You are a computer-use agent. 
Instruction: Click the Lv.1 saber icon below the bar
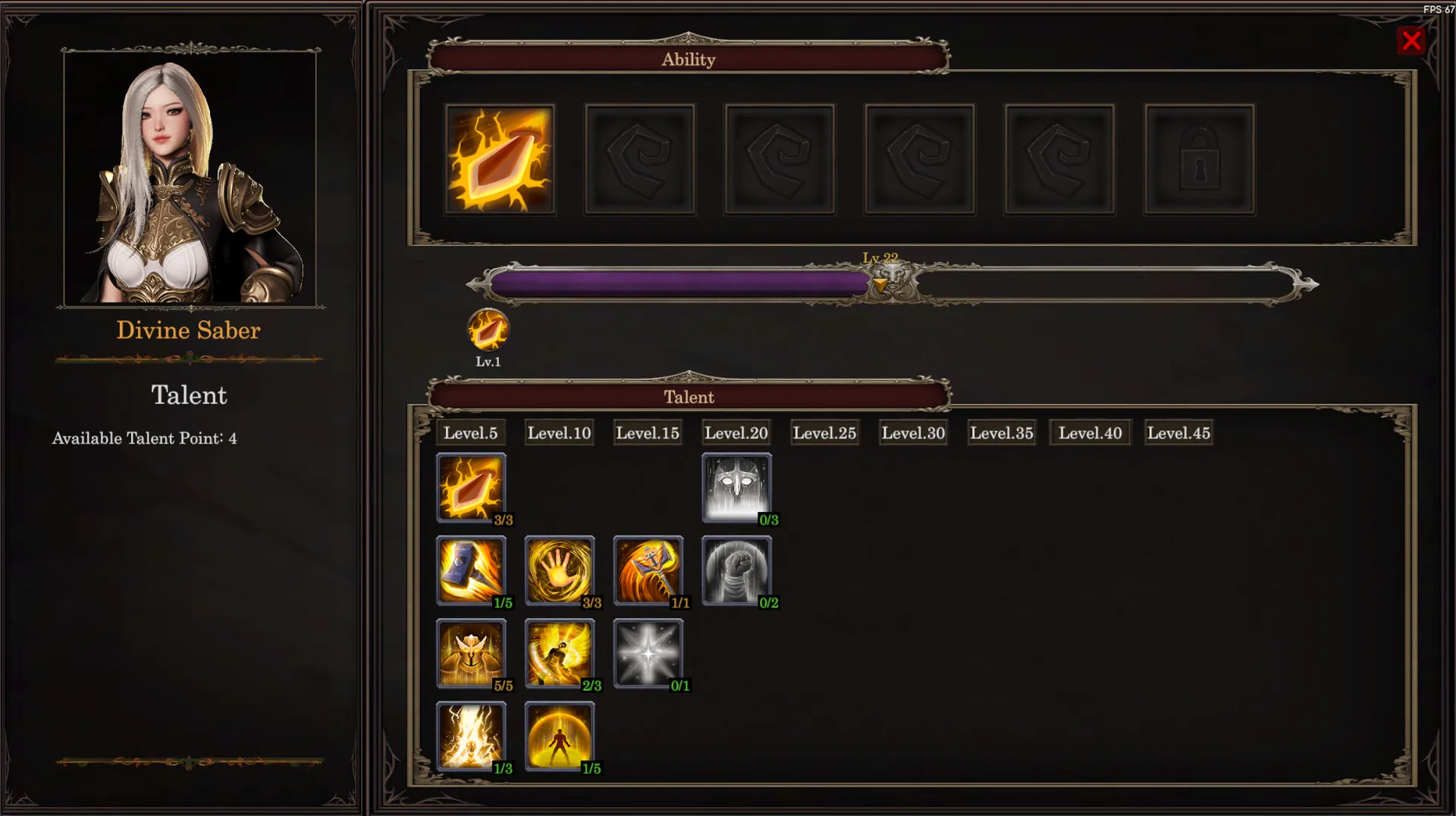click(488, 331)
